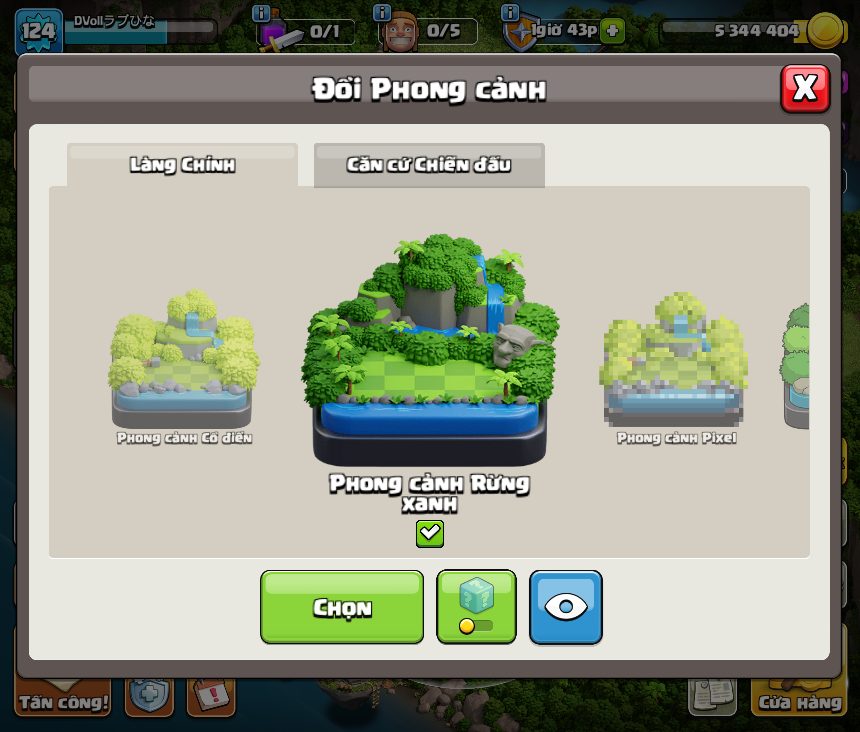Click the green Chọn button
This screenshot has height=732, width=860.
pos(342,607)
